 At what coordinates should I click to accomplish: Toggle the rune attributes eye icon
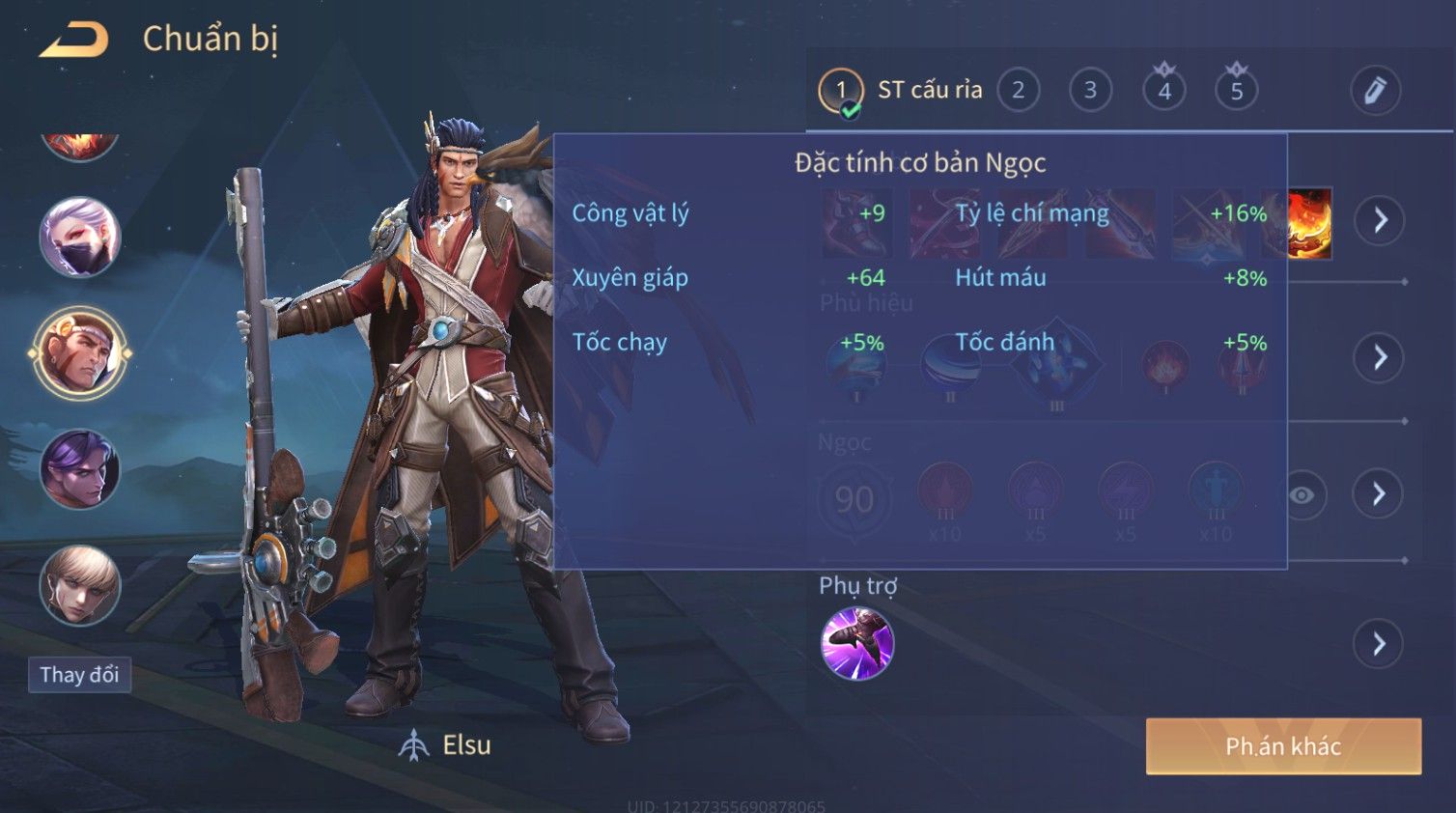1302,495
